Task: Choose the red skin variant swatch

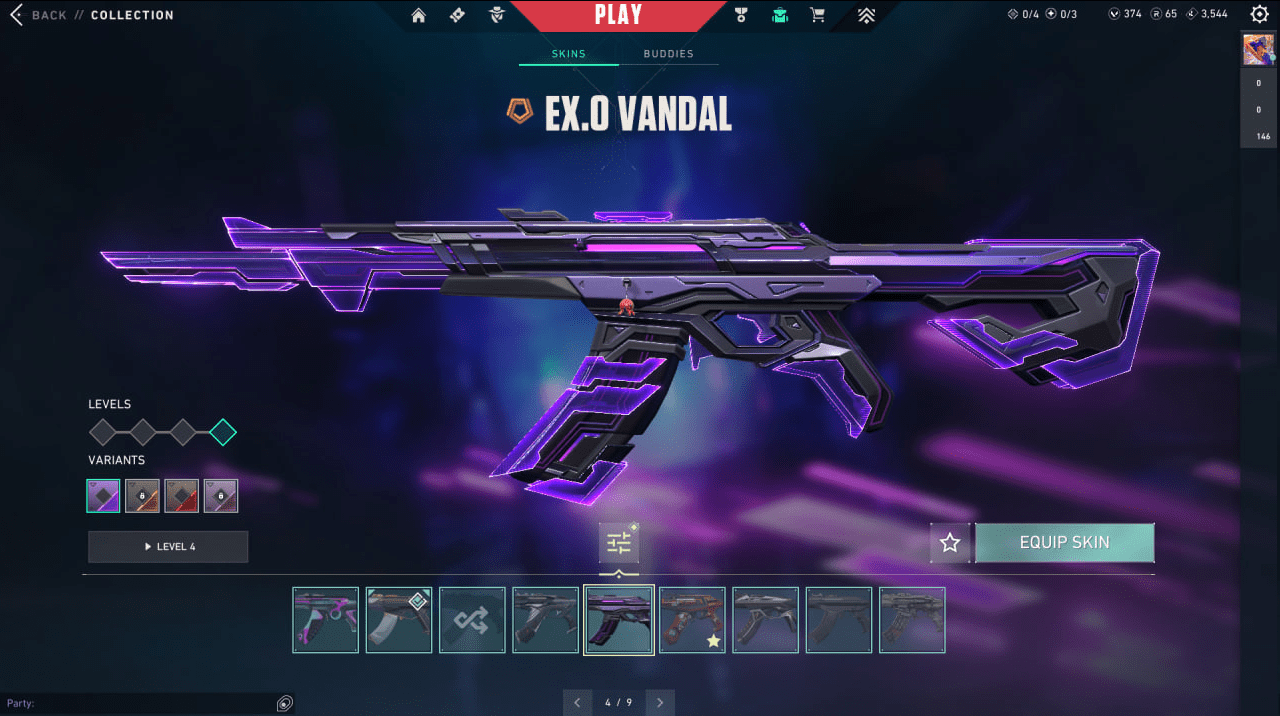Action: pos(181,496)
